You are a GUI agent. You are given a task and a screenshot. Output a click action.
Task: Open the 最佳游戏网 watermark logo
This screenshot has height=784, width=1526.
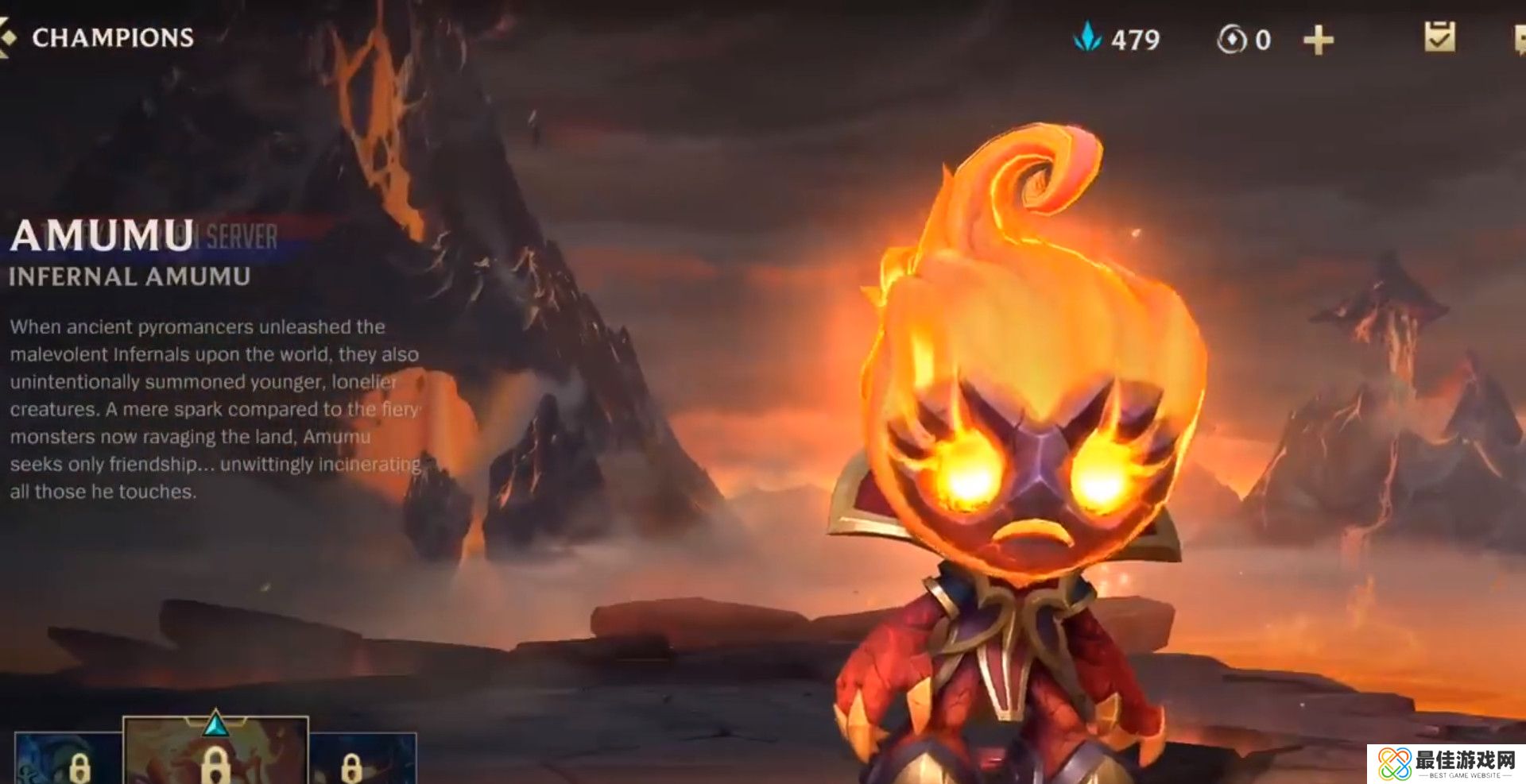1446,764
